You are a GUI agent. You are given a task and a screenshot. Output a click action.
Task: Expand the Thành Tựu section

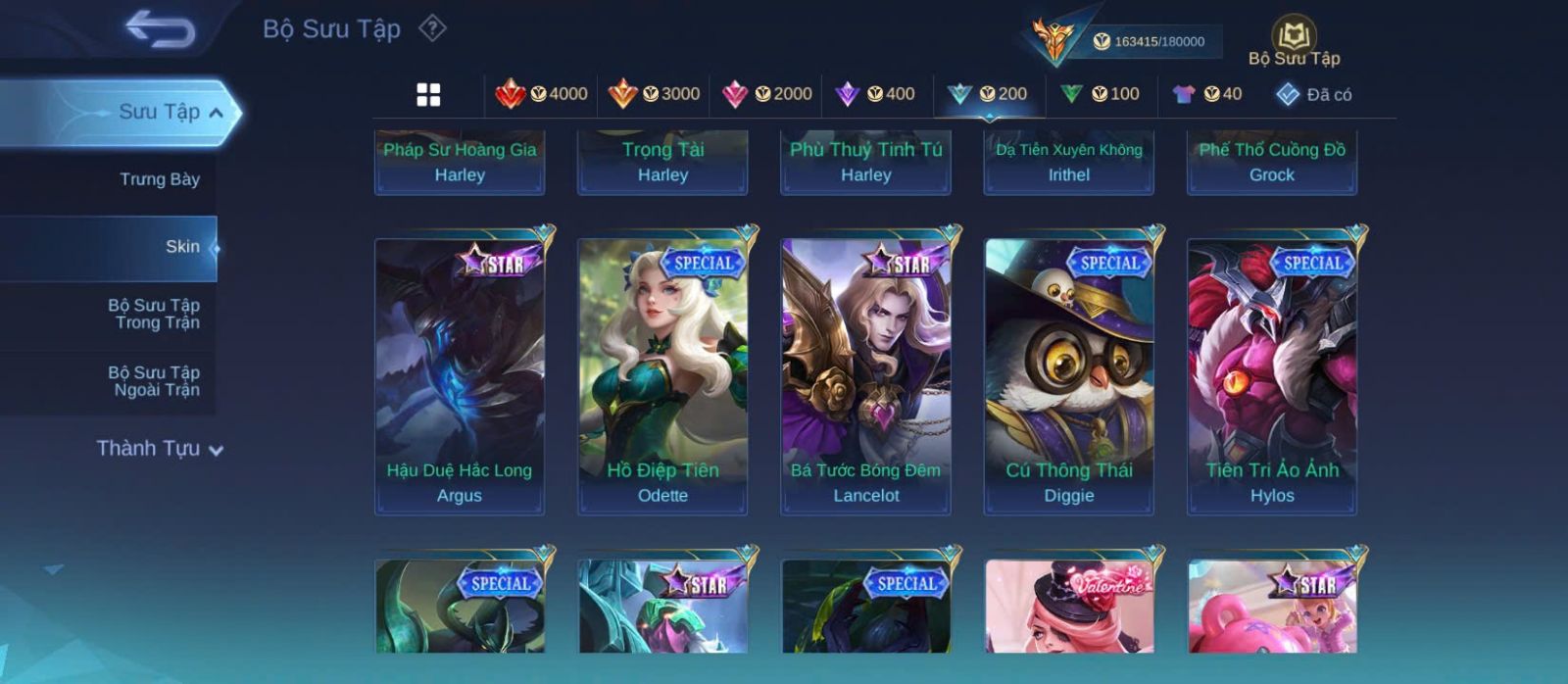[160, 449]
